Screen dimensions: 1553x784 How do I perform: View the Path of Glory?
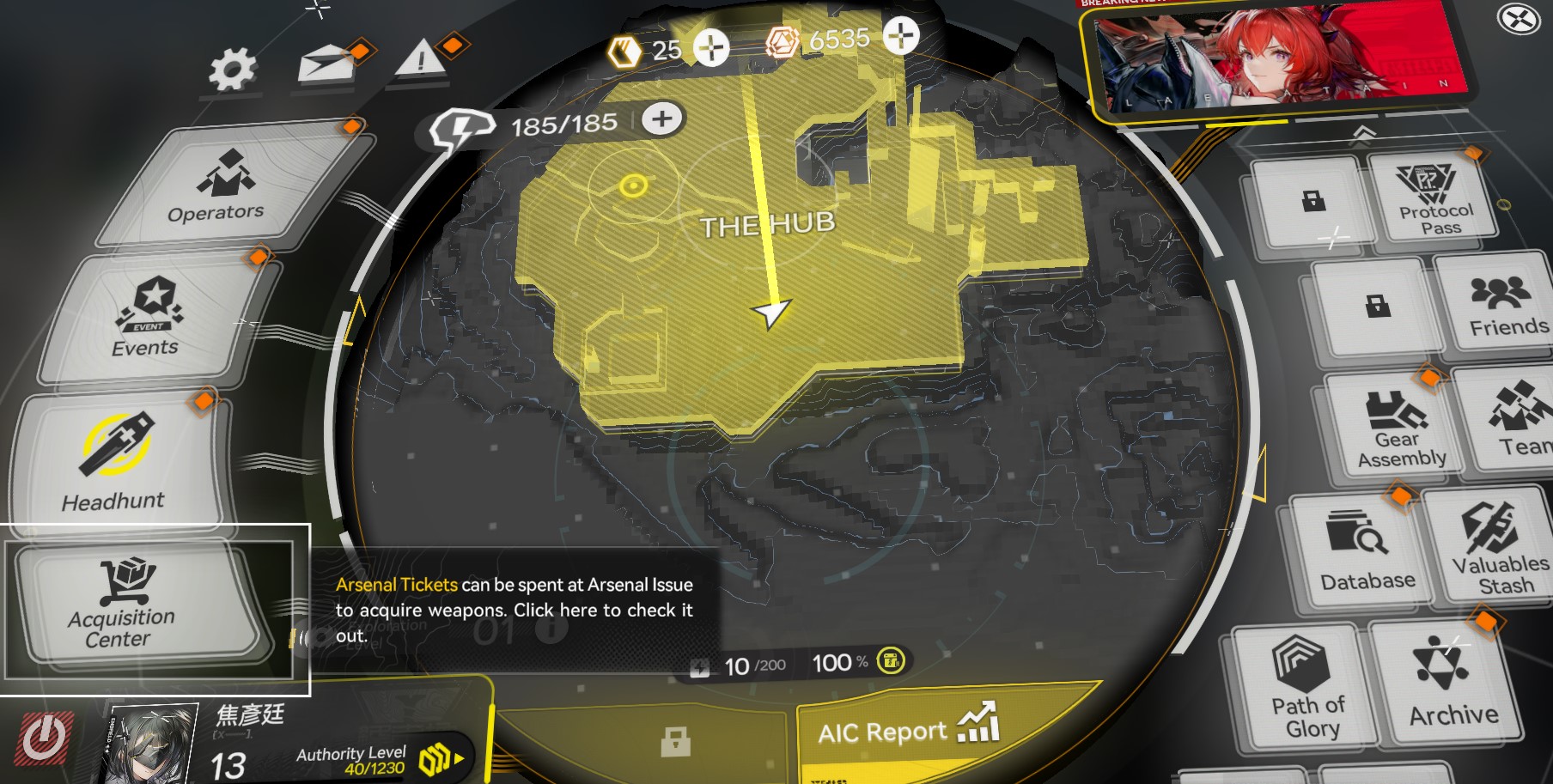point(1306,686)
